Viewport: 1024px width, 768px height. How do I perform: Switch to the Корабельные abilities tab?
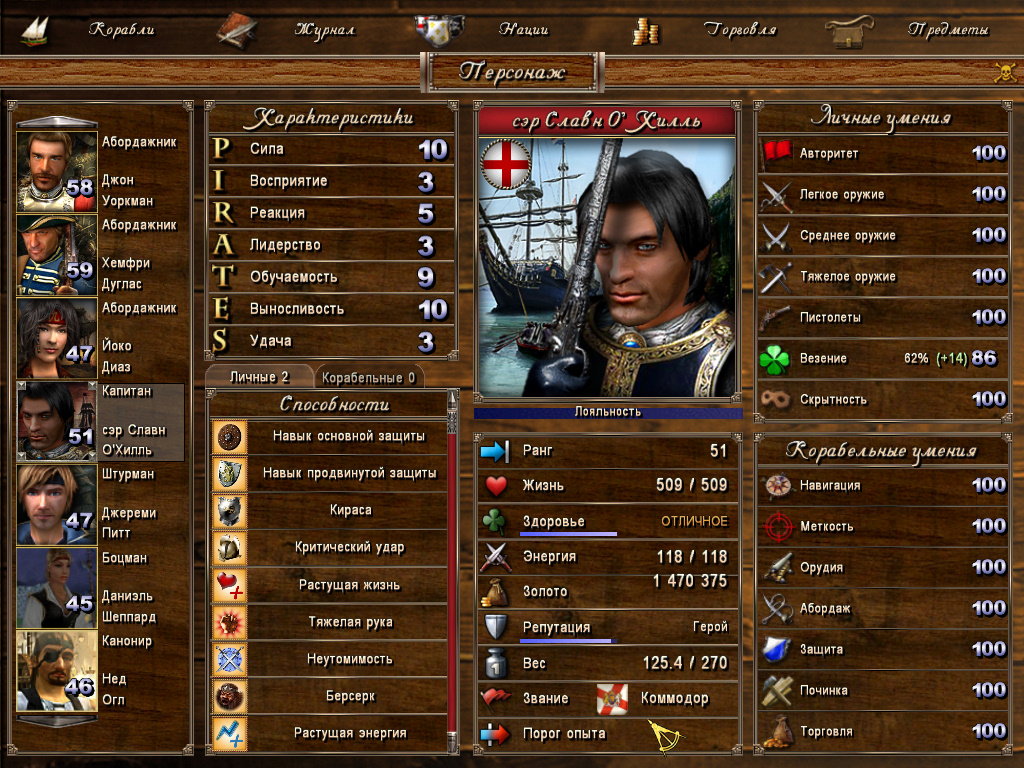coord(369,378)
